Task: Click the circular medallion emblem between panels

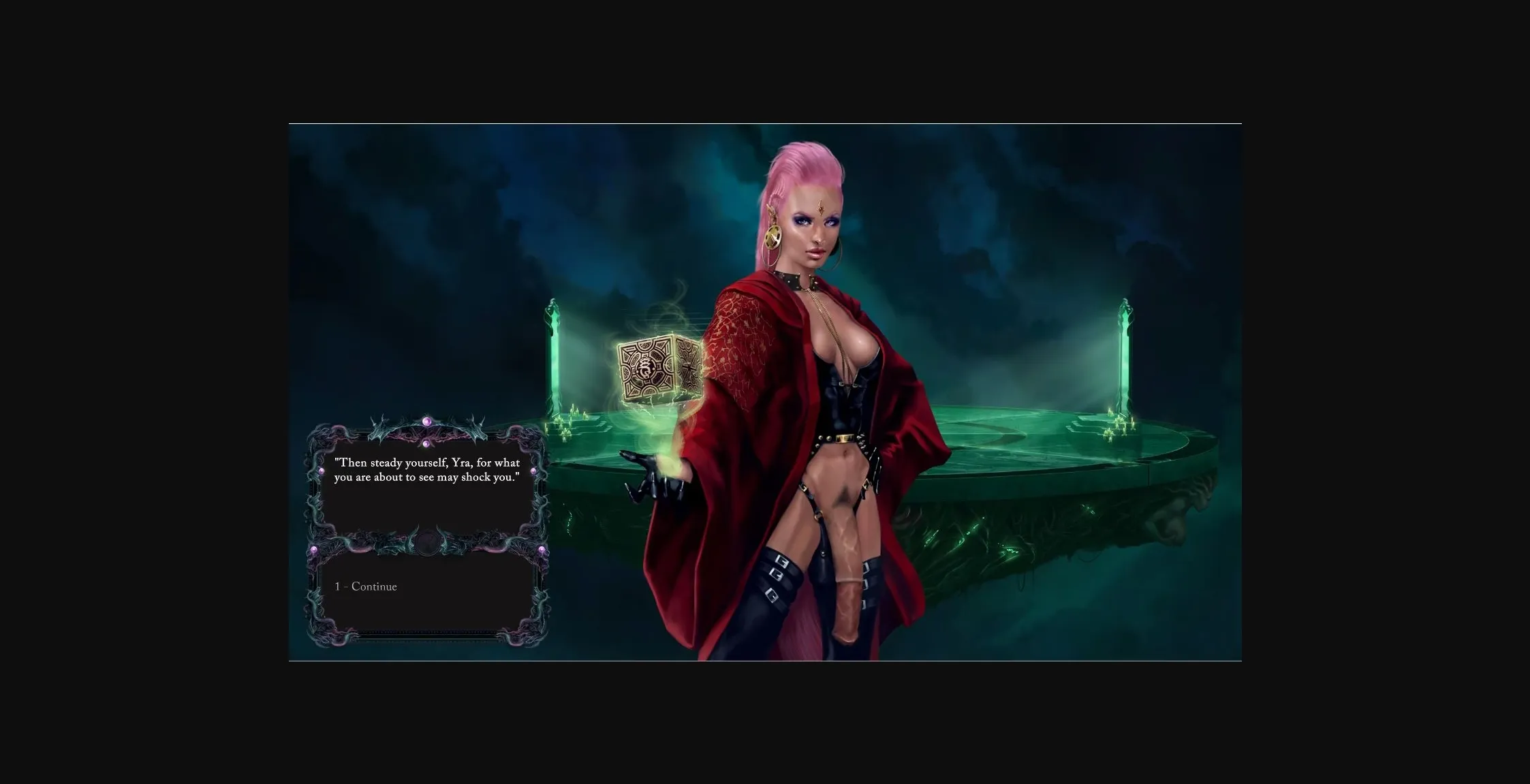Action: [428, 544]
